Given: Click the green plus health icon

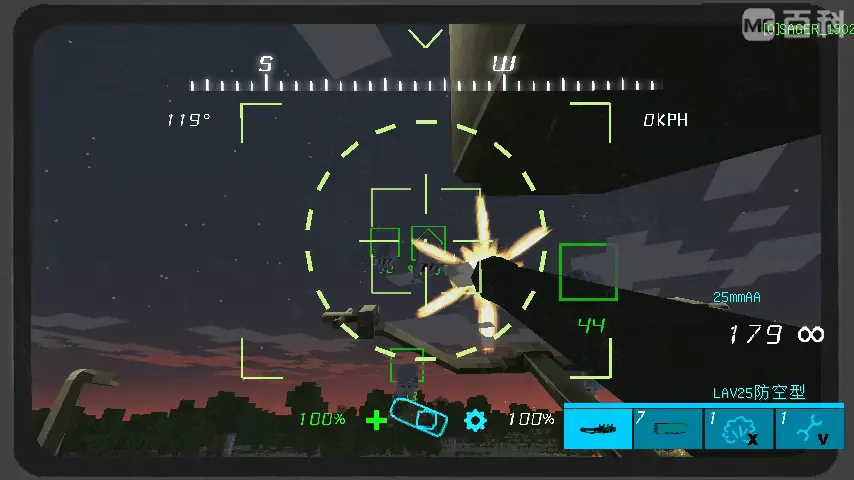Looking at the screenshot, I should tap(376, 420).
